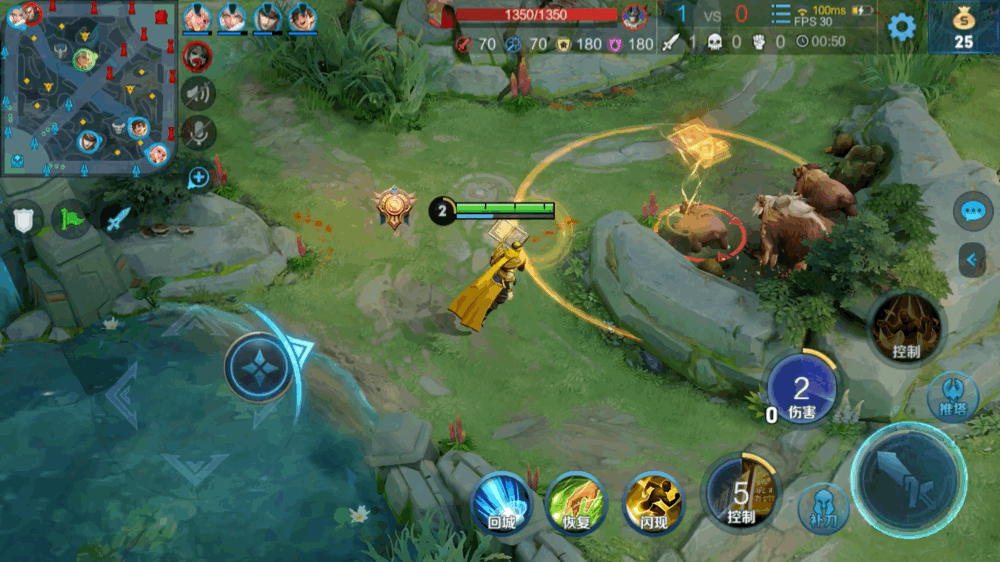Image resolution: width=1000 pixels, height=562 pixels.
Task: Trigger the 控制 skill on cooldown 5
Action: tap(741, 492)
